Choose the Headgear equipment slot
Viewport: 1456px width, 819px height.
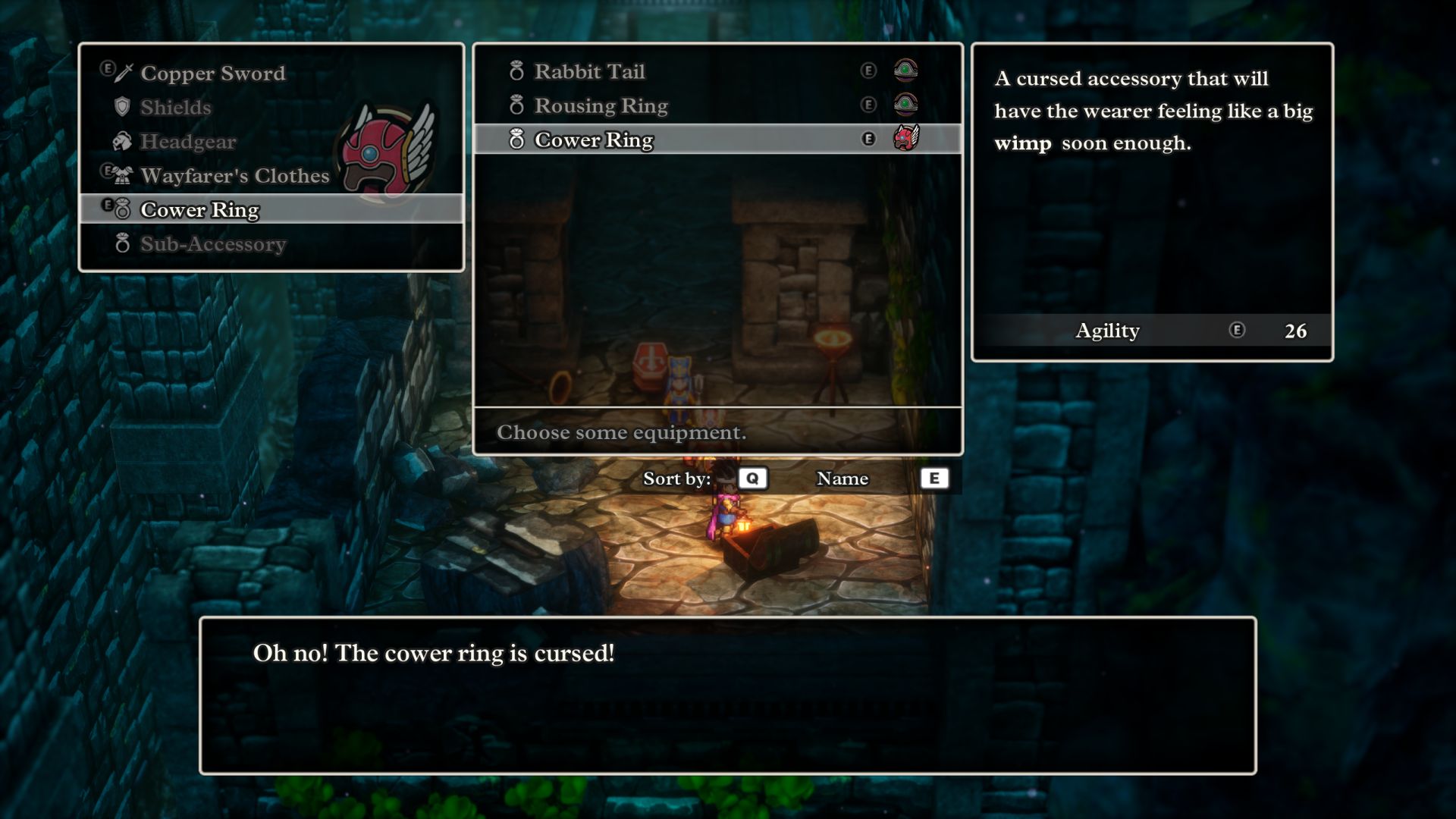[188, 142]
